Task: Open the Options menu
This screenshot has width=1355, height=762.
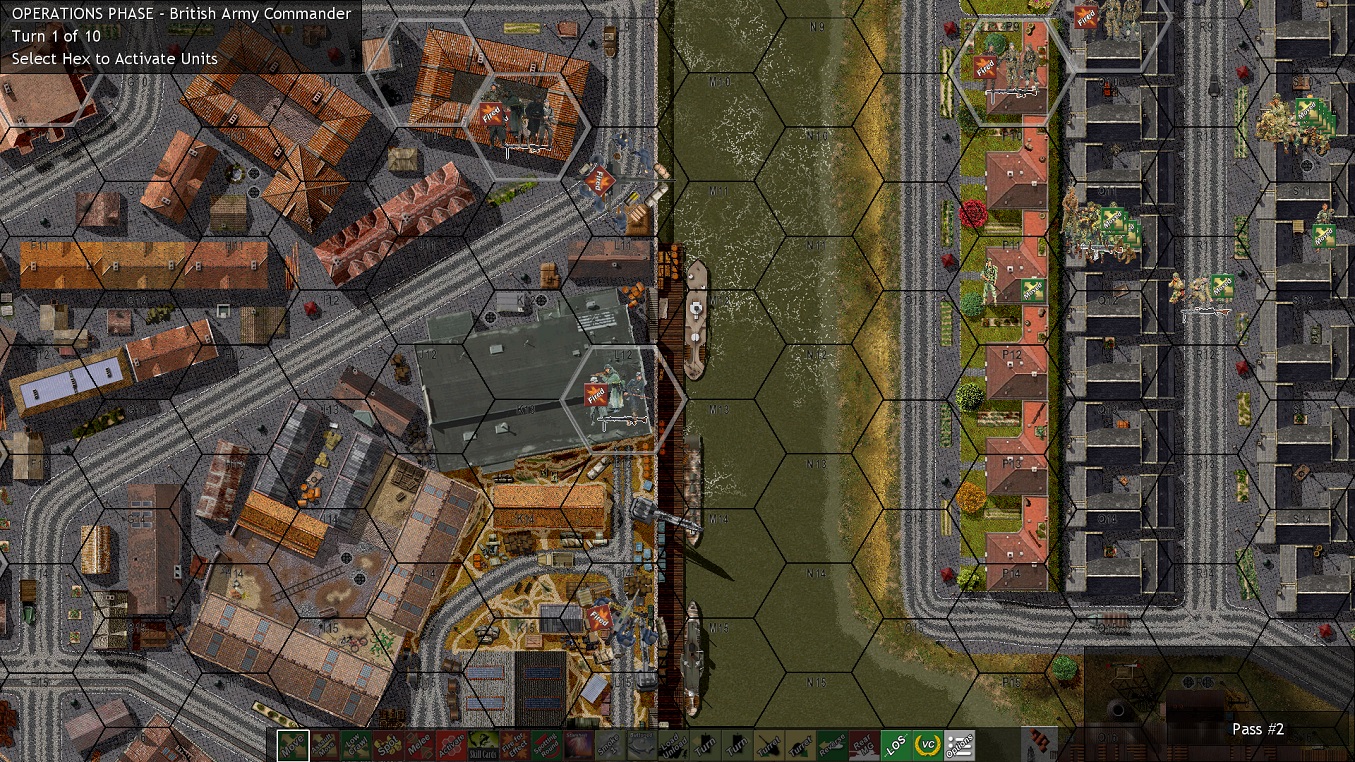Action: [959, 744]
